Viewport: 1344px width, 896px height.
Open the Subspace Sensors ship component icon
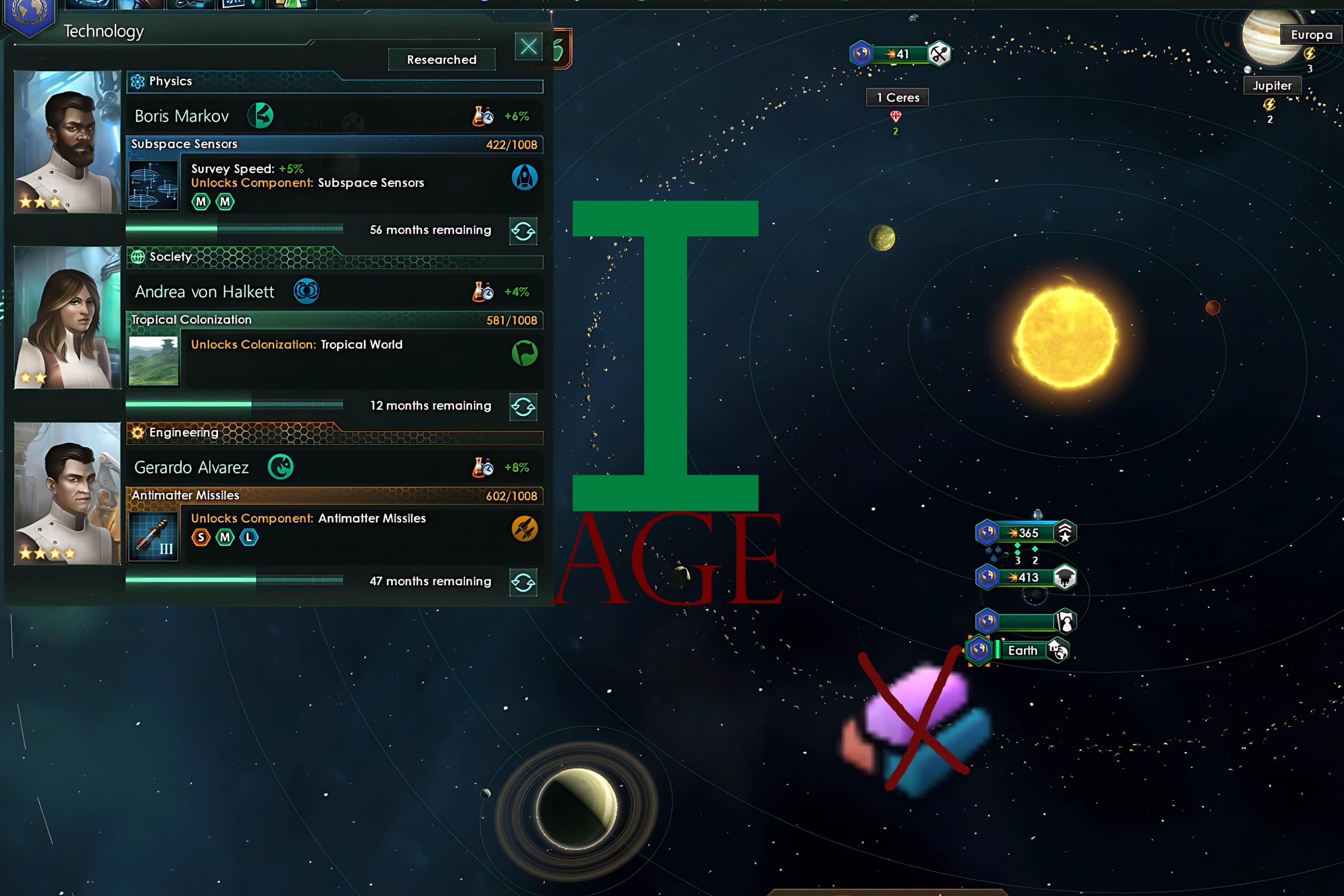pos(153,185)
